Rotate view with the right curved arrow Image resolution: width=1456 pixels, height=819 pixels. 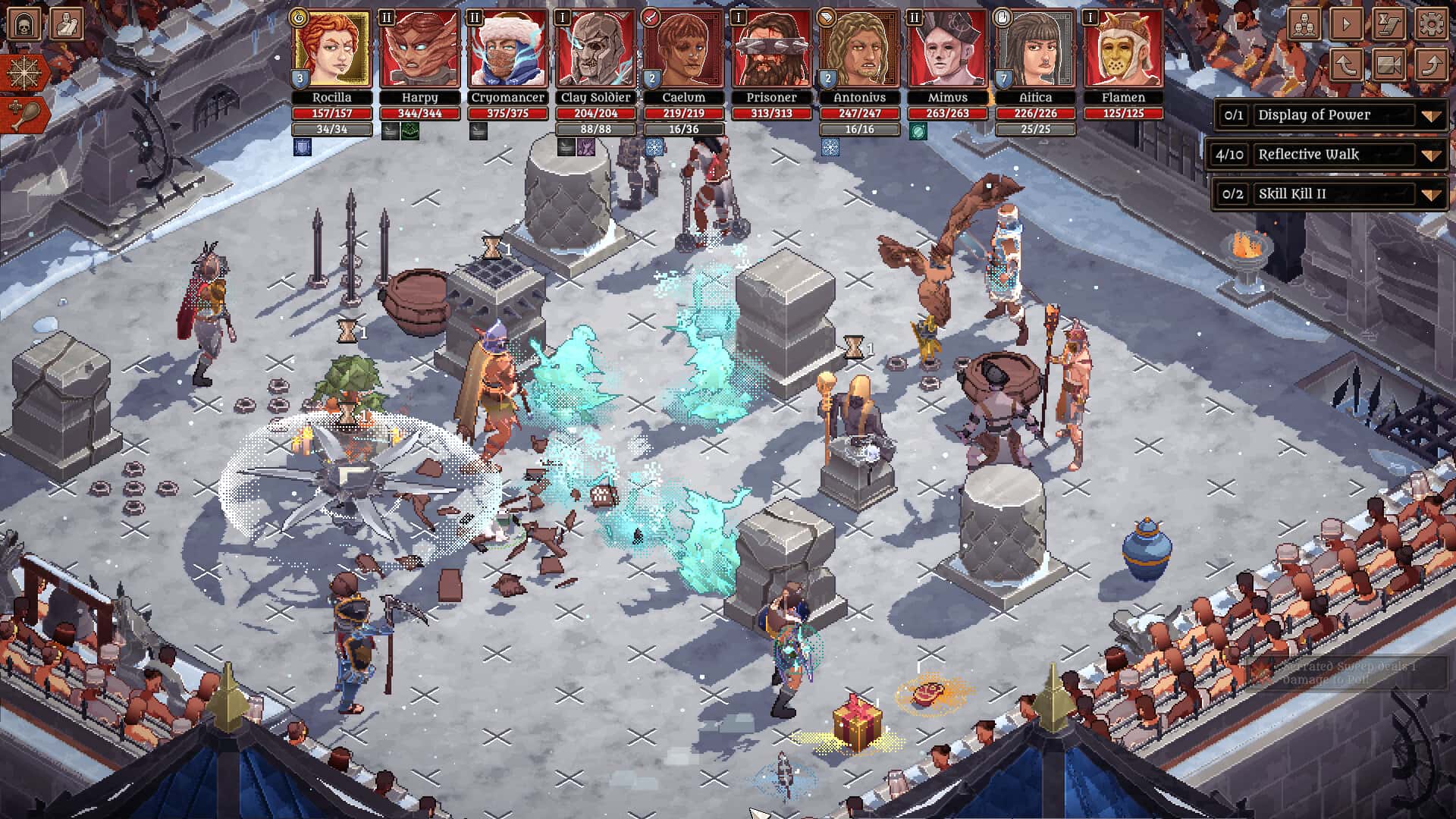[x=1431, y=64]
